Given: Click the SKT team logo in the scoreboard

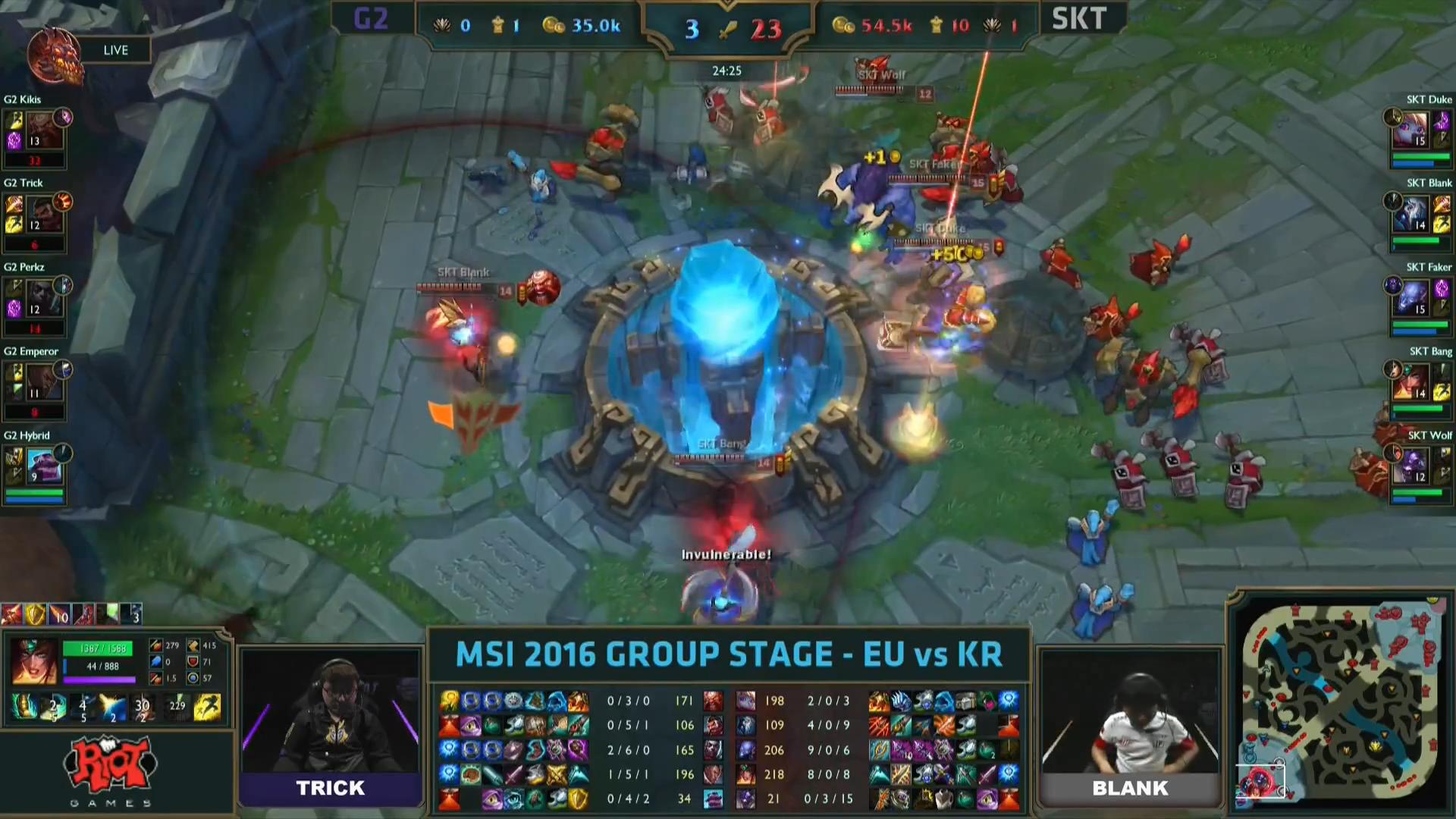Looking at the screenshot, I should click(x=1079, y=19).
